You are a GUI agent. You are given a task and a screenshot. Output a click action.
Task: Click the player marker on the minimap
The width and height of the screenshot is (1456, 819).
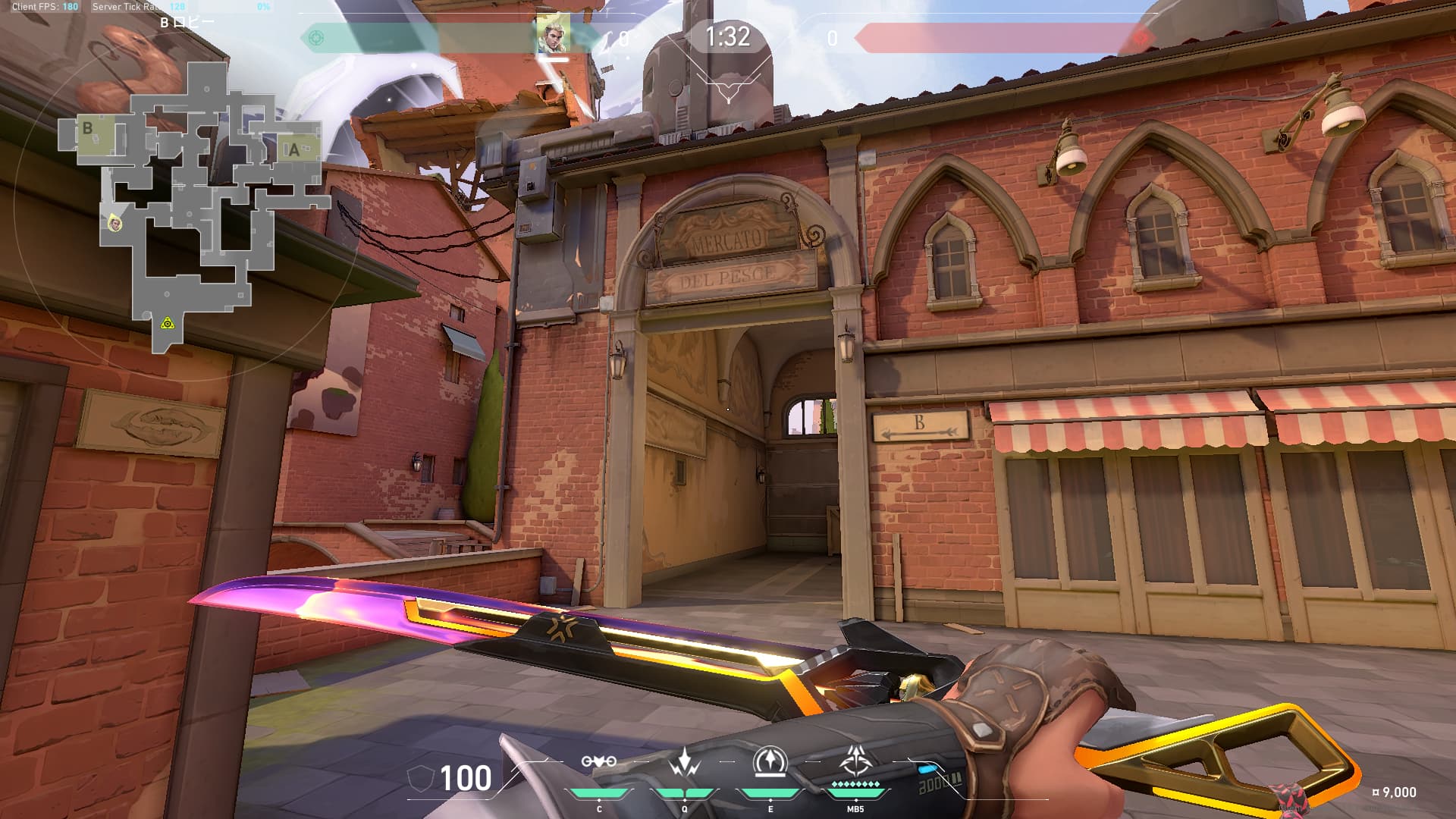115,222
